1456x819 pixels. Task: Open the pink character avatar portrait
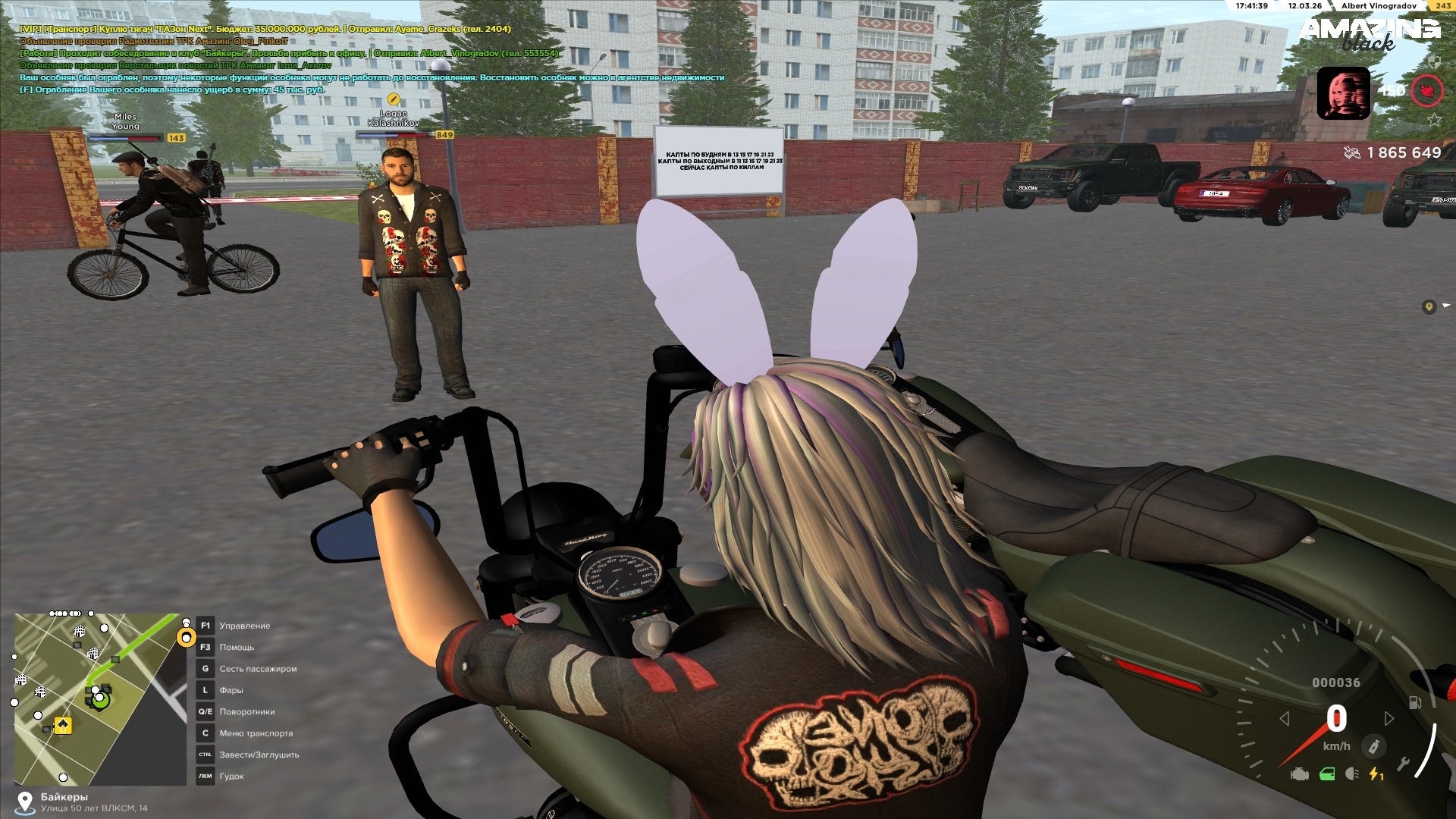coord(1343,93)
